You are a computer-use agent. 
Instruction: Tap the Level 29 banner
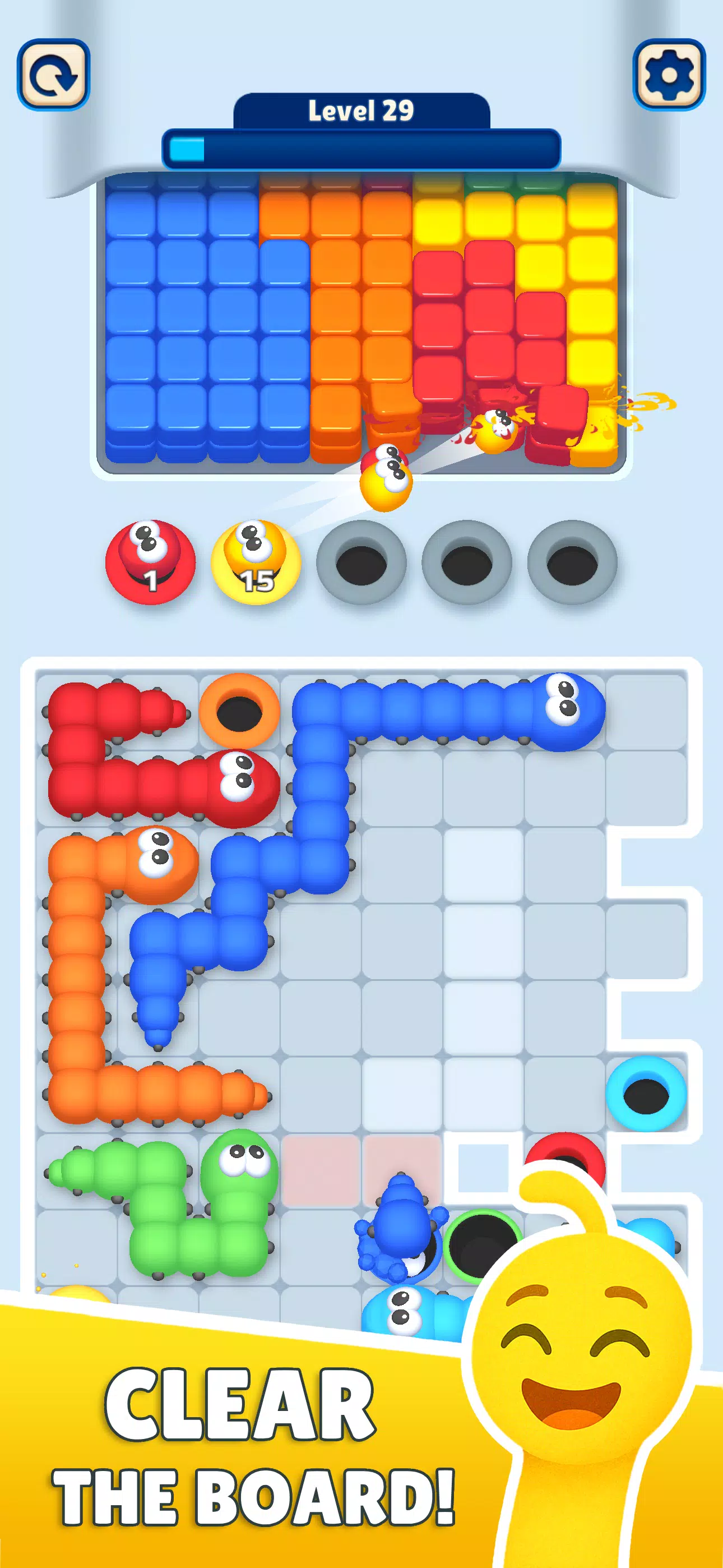coord(361,109)
